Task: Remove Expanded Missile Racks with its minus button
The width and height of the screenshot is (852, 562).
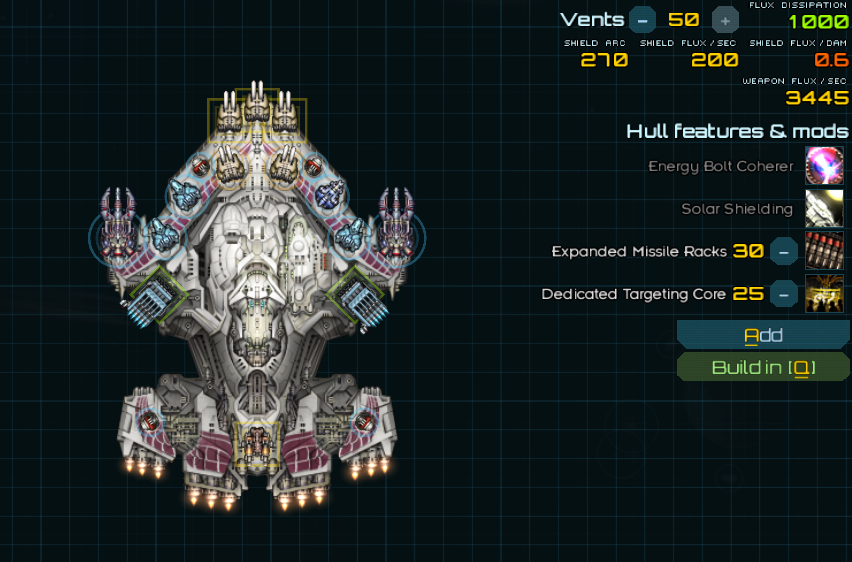Action: tap(784, 251)
